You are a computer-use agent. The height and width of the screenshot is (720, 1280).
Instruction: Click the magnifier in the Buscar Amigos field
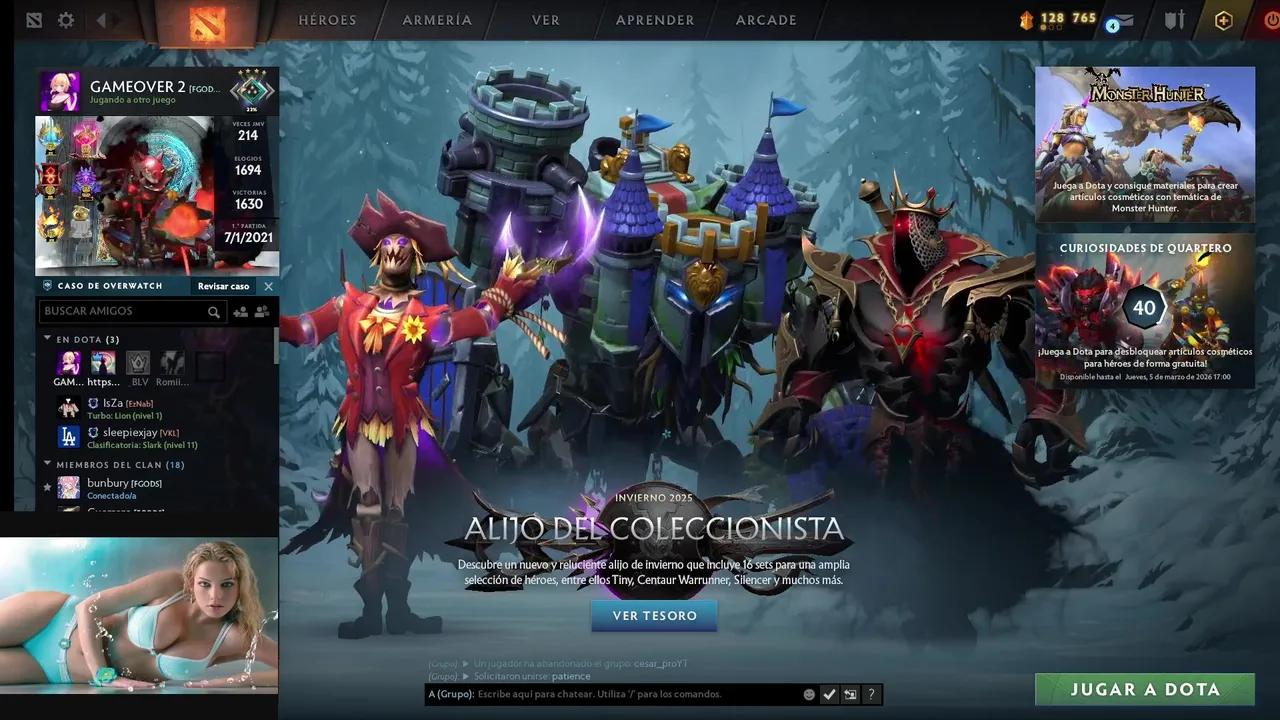[x=214, y=312]
